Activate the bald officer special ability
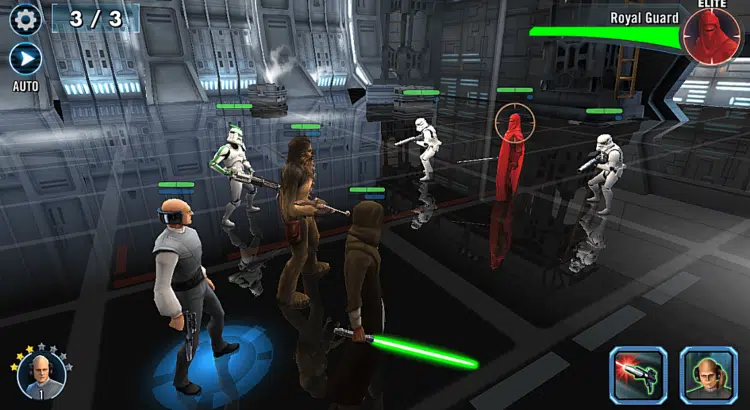 [x=707, y=374]
